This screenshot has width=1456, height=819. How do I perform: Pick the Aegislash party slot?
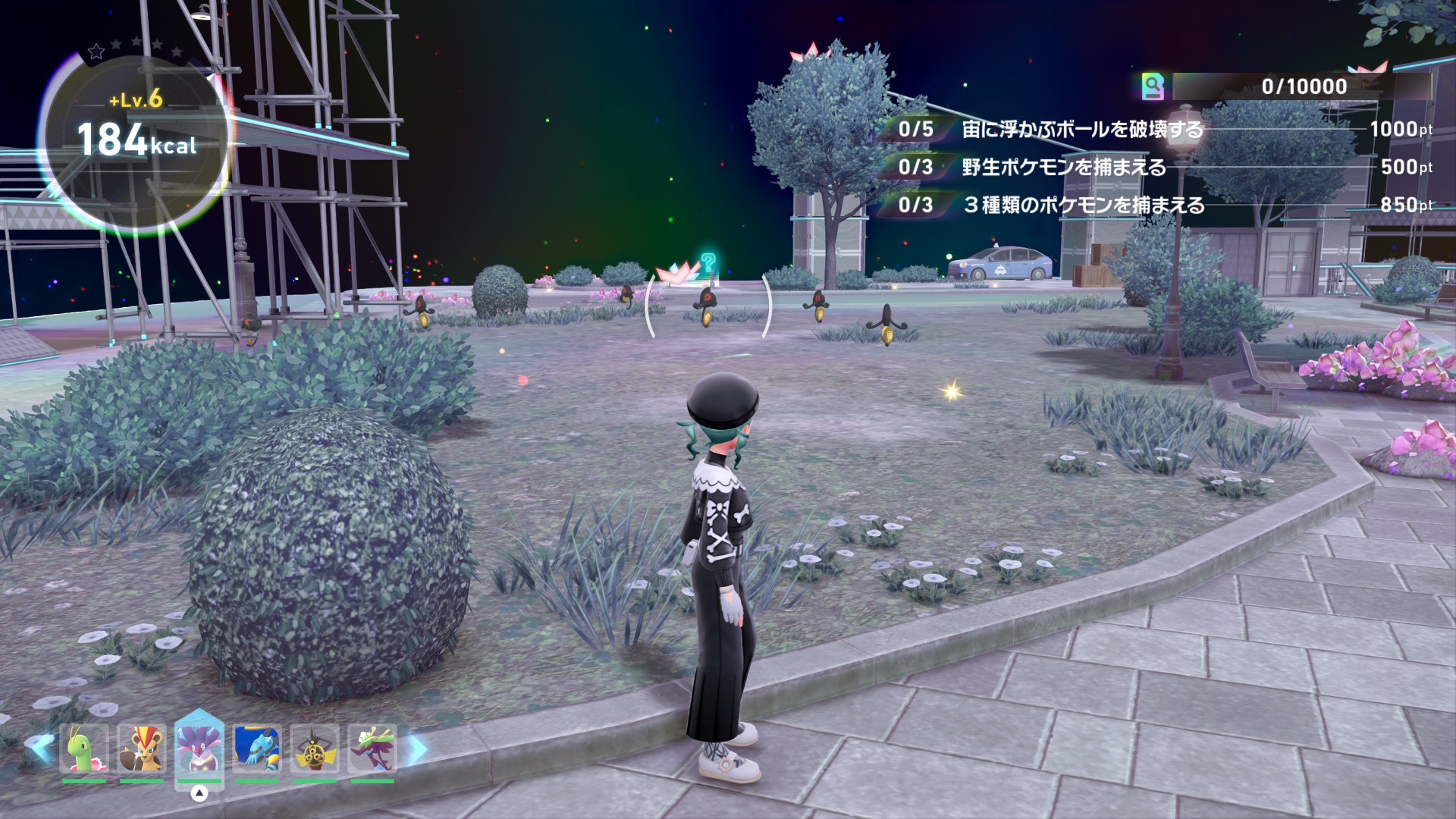tap(315, 749)
